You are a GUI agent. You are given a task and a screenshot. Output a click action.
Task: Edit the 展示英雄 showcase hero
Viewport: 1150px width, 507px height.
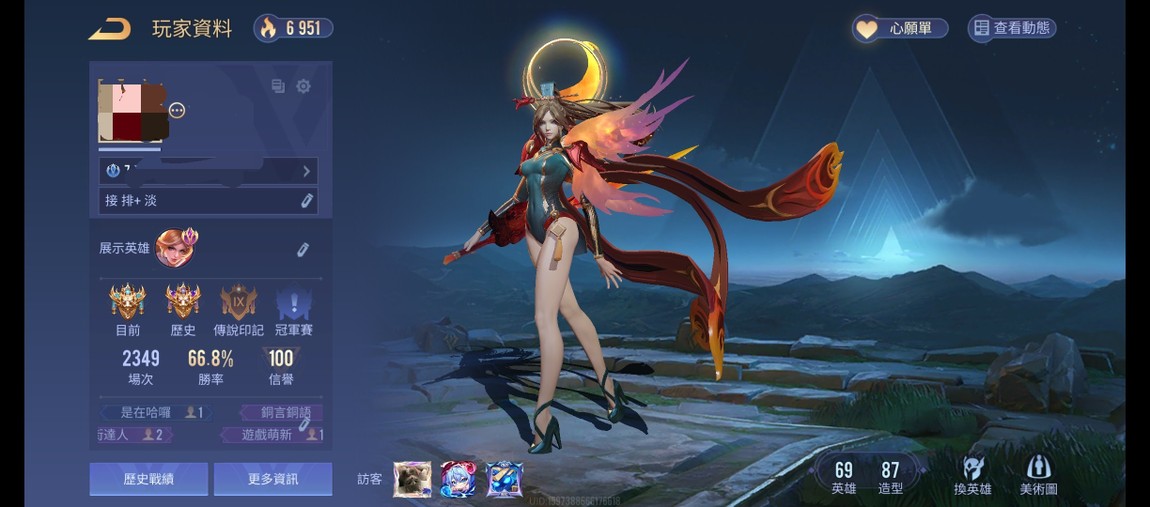tap(302, 248)
